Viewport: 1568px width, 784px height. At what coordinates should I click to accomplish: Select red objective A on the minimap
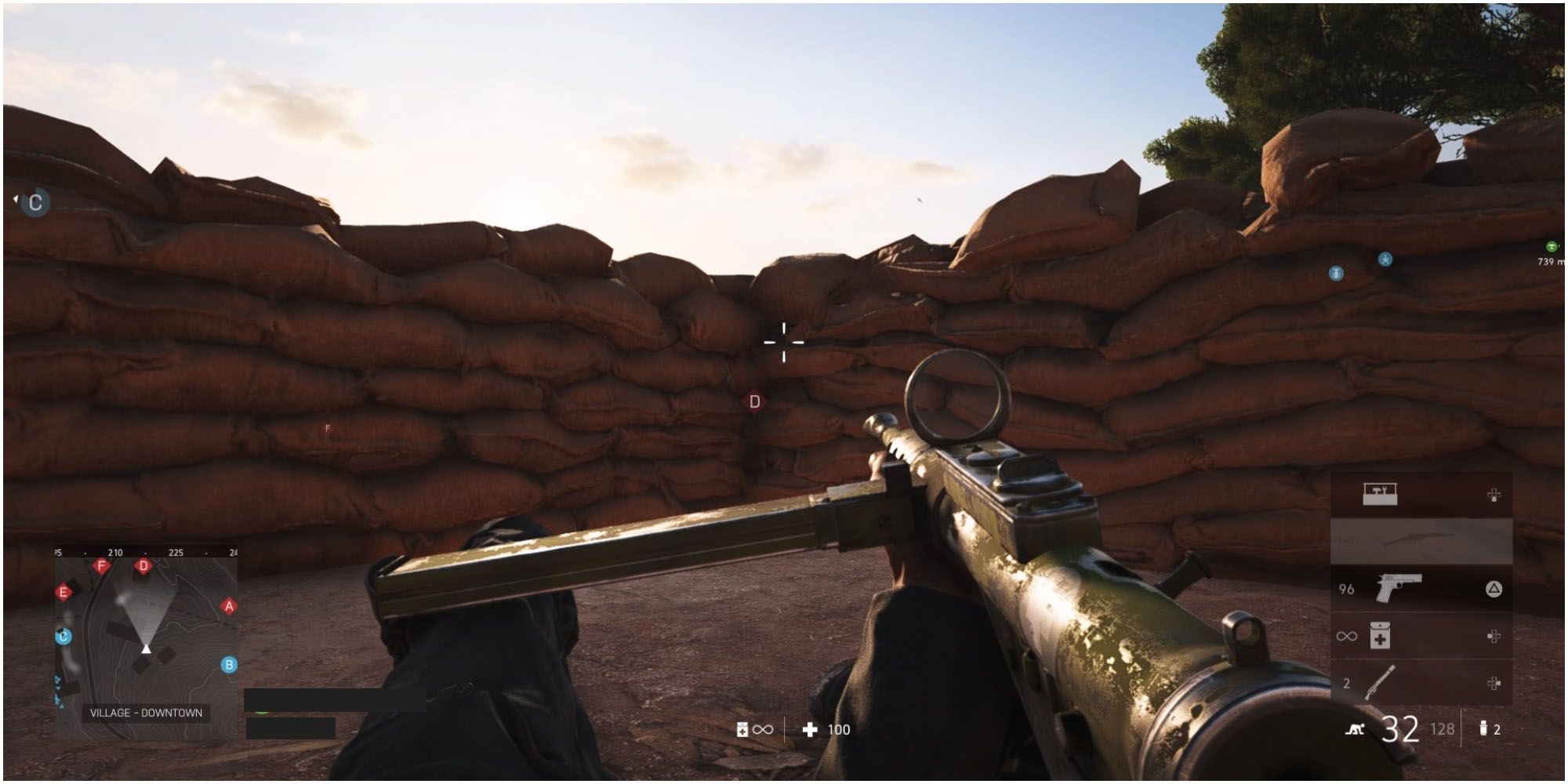pyautogui.click(x=228, y=604)
